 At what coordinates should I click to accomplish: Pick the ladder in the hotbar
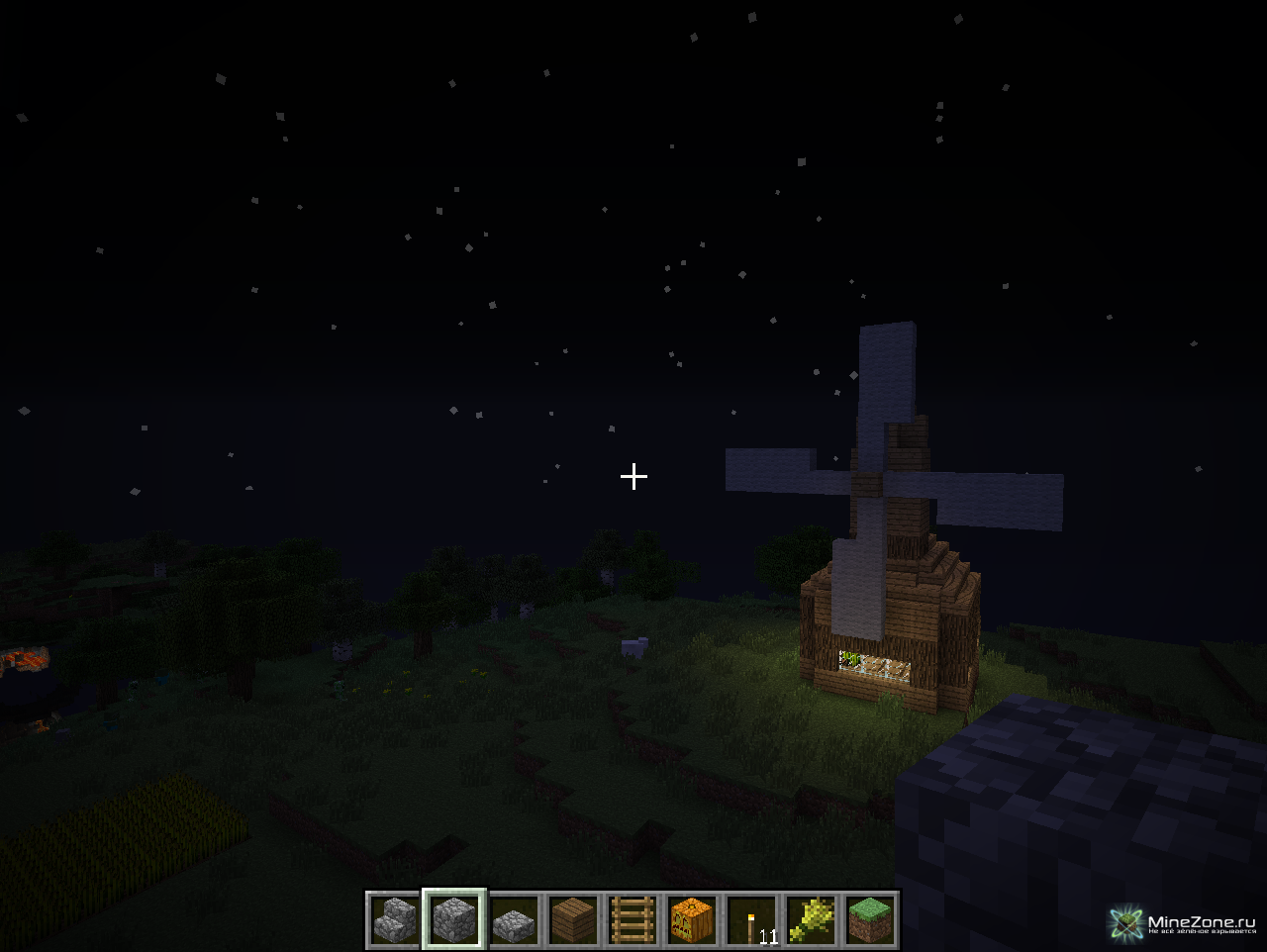click(x=633, y=920)
